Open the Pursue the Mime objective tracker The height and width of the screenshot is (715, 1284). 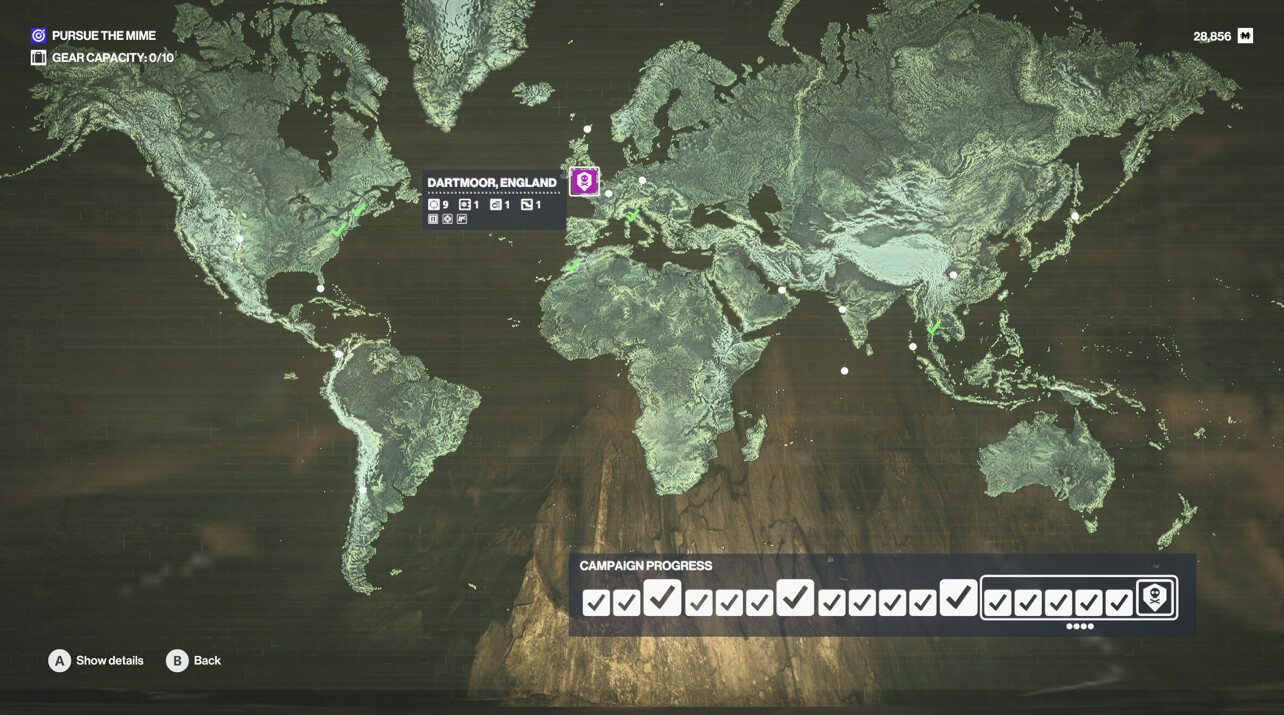[93, 36]
